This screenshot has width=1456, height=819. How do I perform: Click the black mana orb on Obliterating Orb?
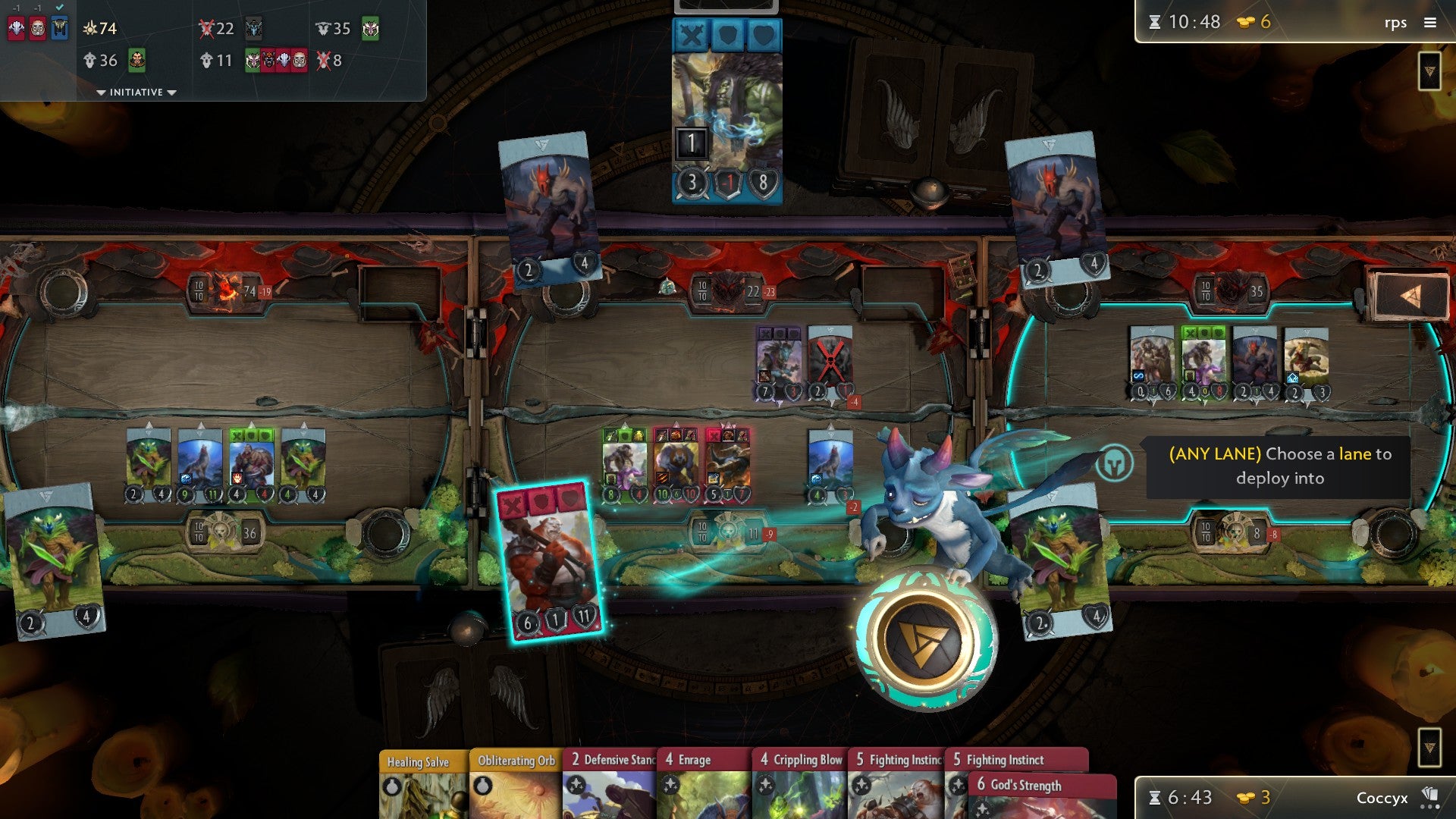[x=483, y=787]
